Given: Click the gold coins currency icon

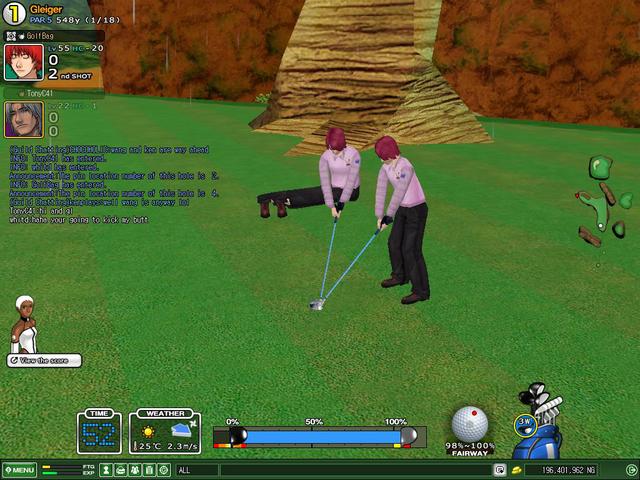Looking at the screenshot, I should point(517,470).
